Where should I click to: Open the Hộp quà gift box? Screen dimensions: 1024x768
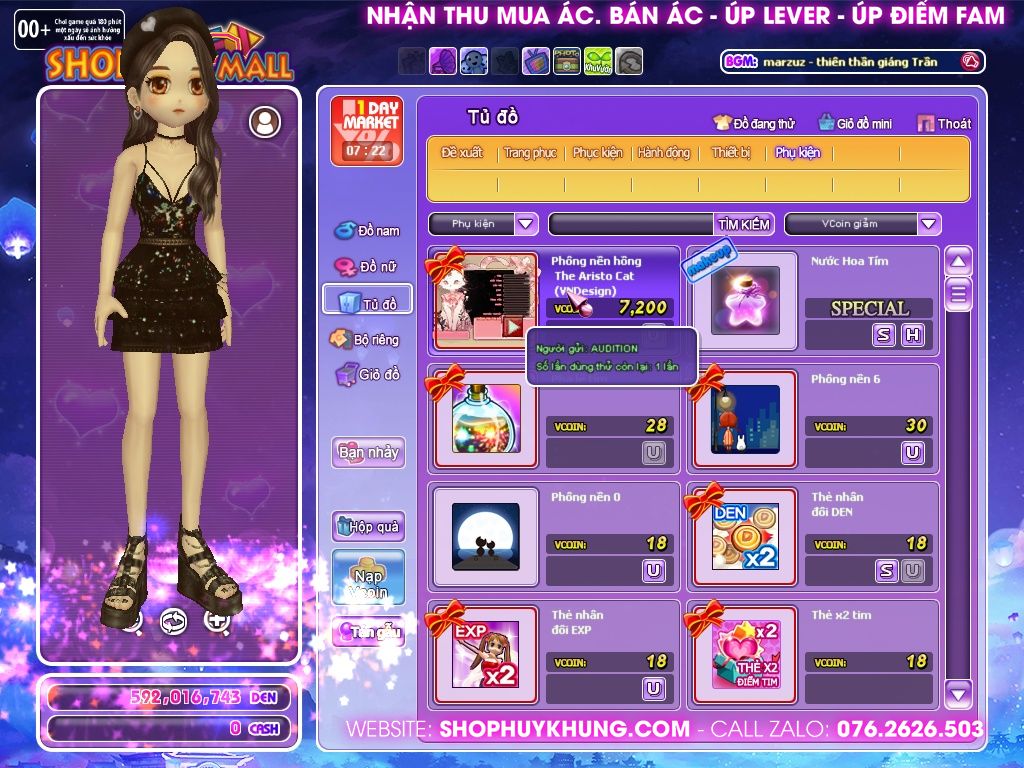pos(368,526)
